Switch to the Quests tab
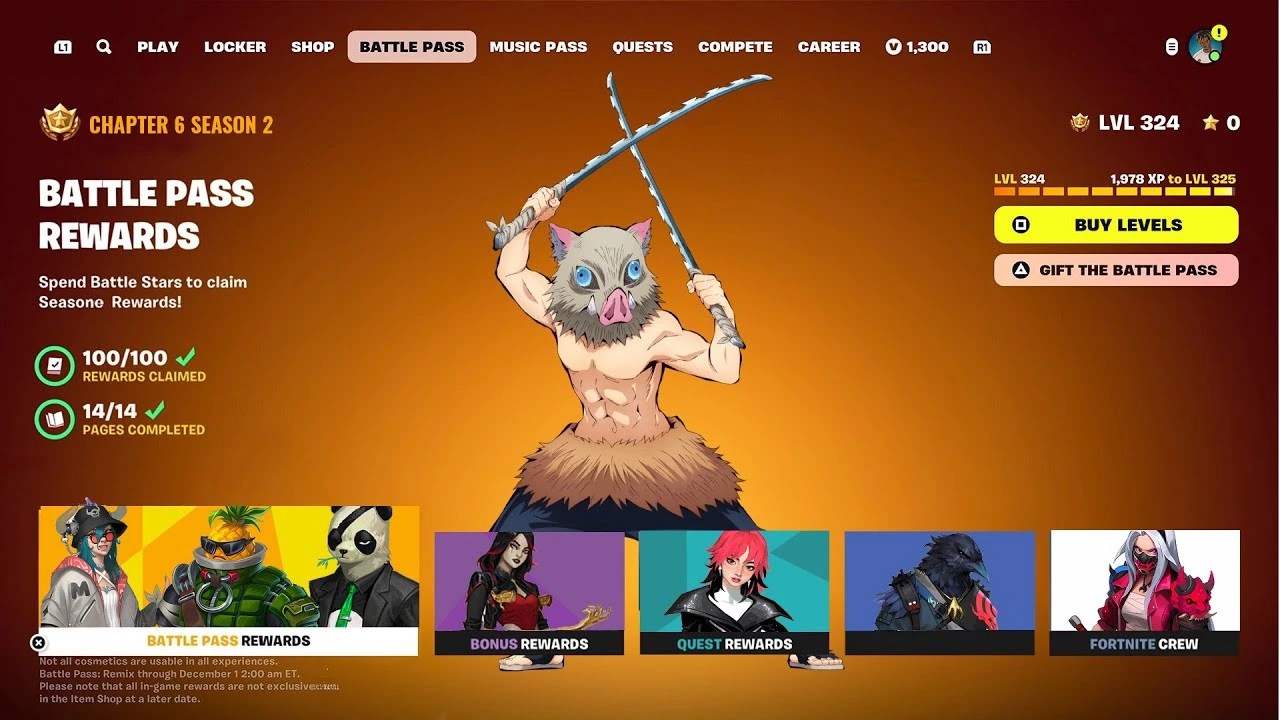 pyautogui.click(x=642, y=46)
